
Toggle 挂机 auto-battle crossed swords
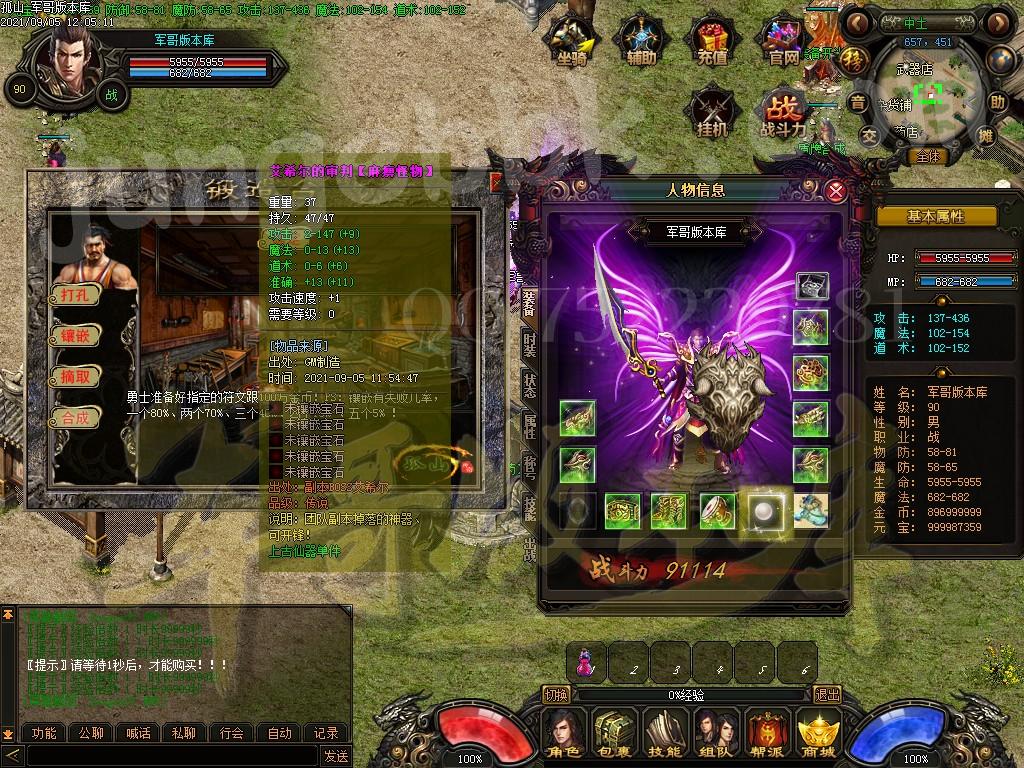click(x=713, y=110)
